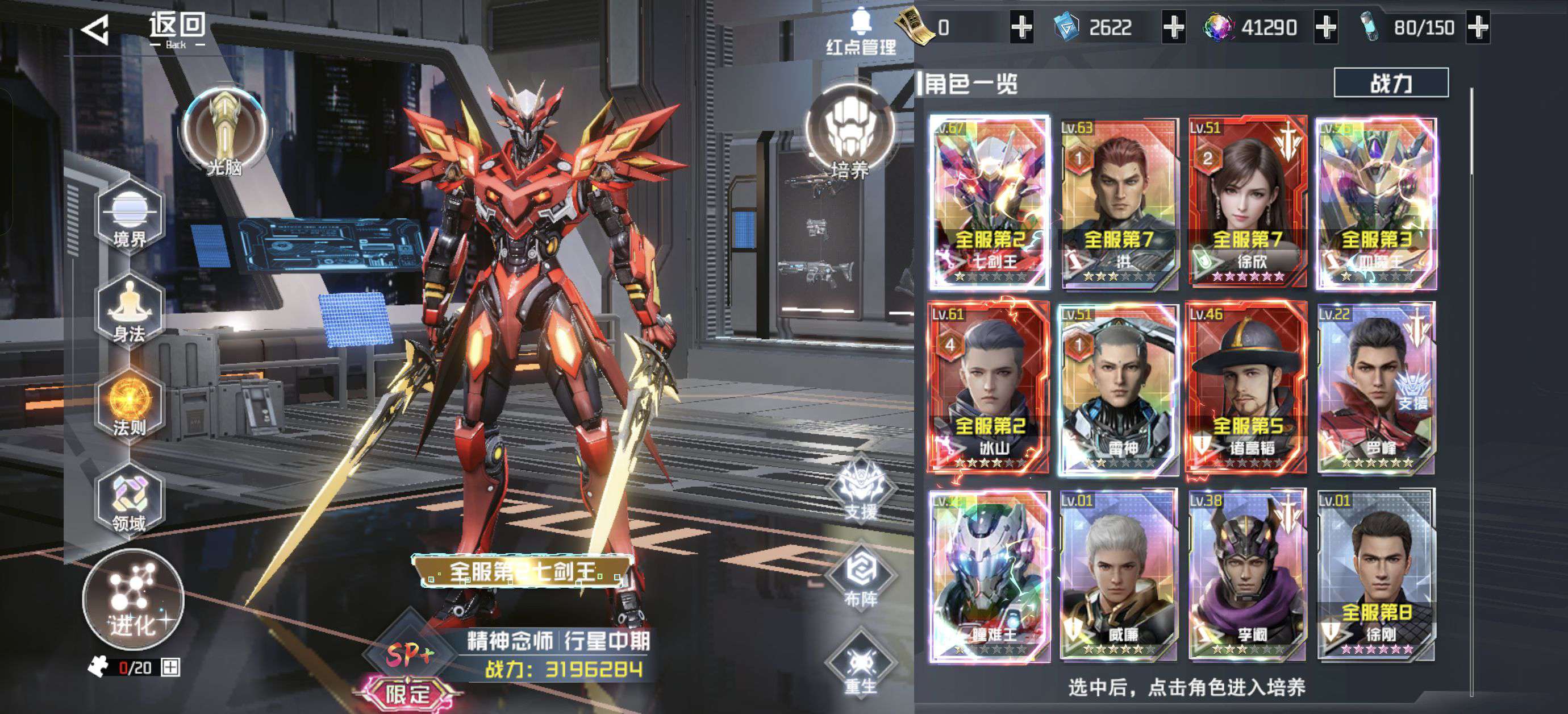1568x714 pixels.
Task: Choose the 冰山 character card
Action: pyautogui.click(x=989, y=388)
